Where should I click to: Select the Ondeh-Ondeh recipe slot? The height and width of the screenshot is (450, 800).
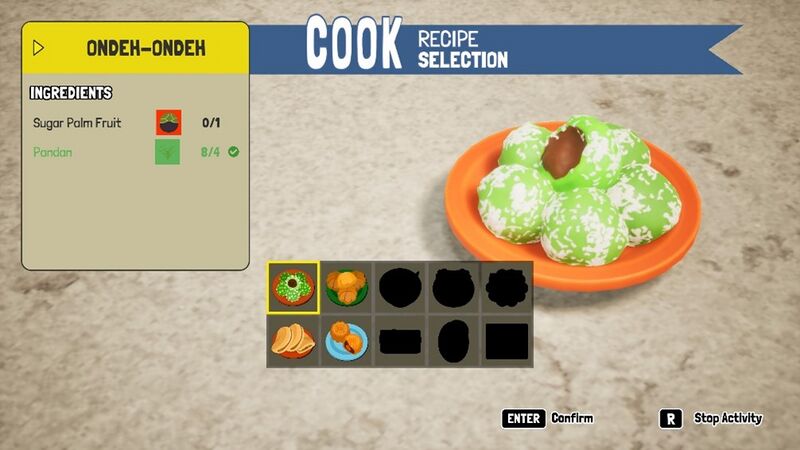(293, 287)
